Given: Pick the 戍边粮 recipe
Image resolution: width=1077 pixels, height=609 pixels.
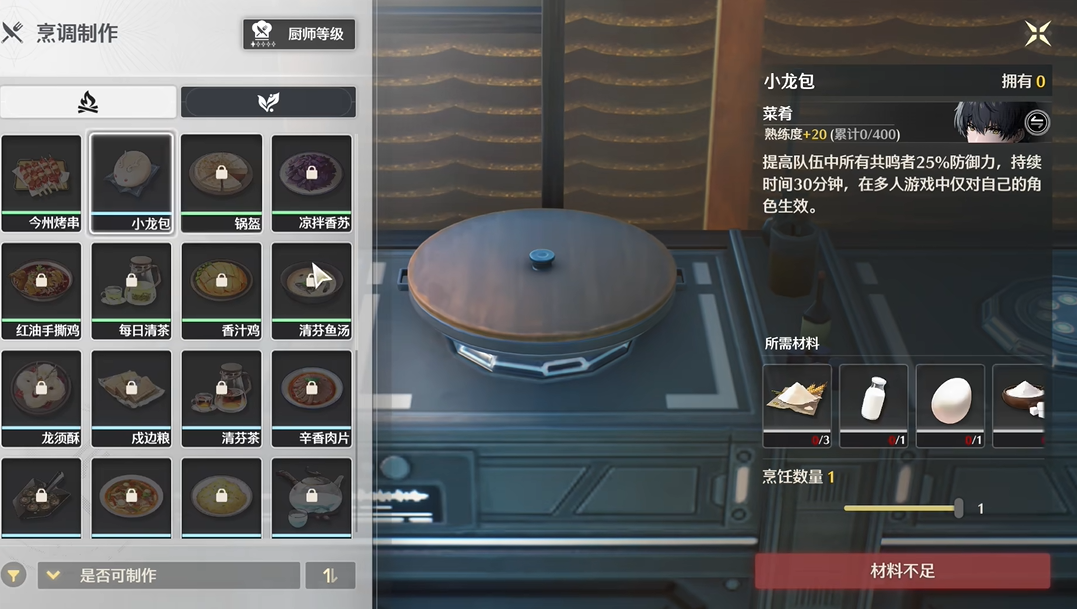Looking at the screenshot, I should coord(131,397).
